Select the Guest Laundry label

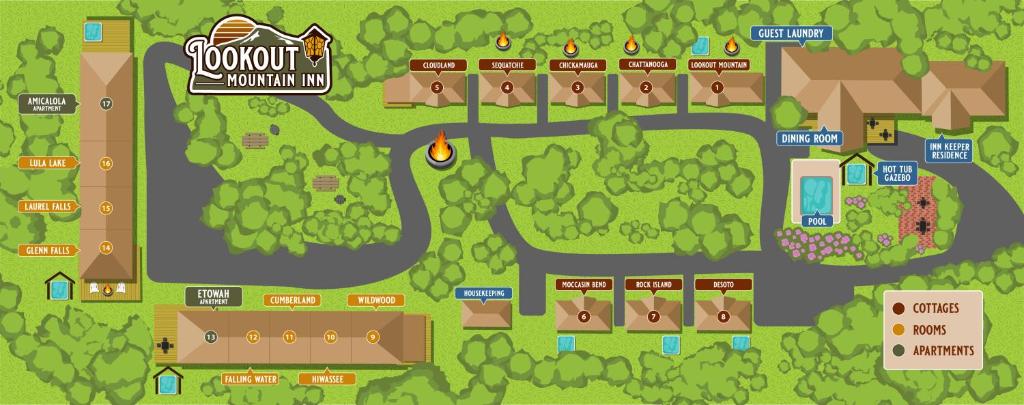click(790, 34)
